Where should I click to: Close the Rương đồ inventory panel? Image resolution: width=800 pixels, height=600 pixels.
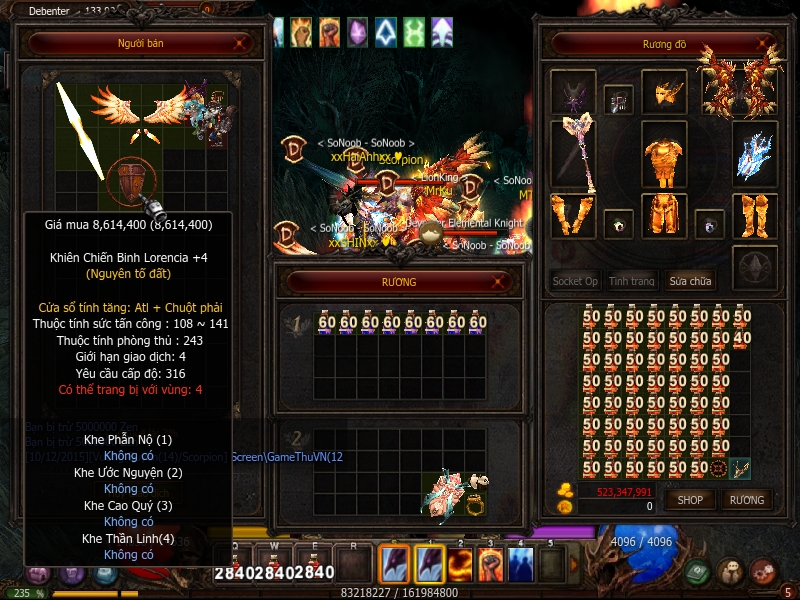point(763,44)
